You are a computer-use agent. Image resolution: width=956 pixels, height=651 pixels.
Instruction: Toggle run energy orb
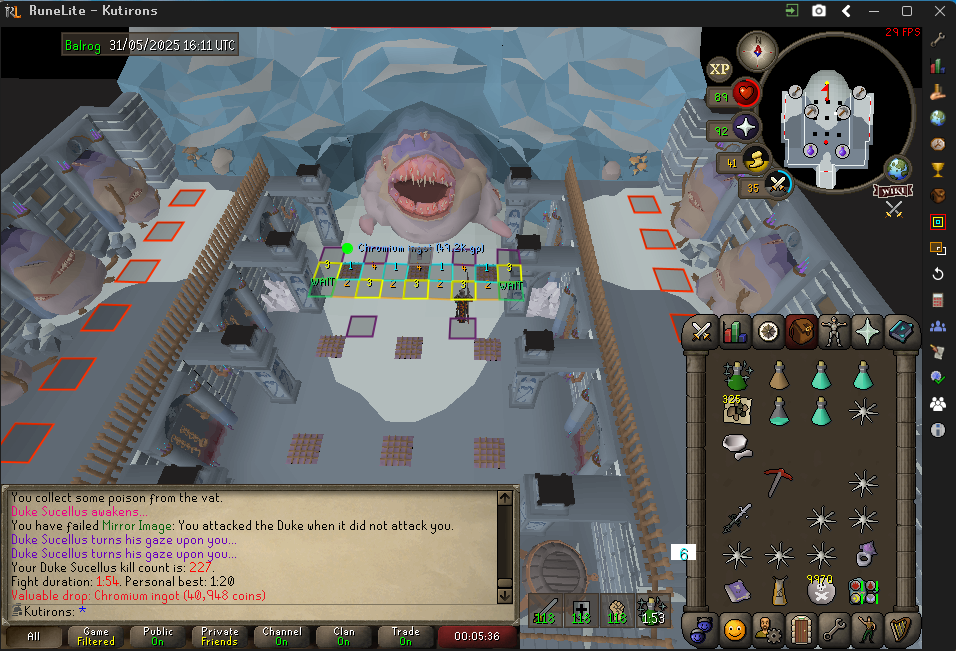point(755,160)
